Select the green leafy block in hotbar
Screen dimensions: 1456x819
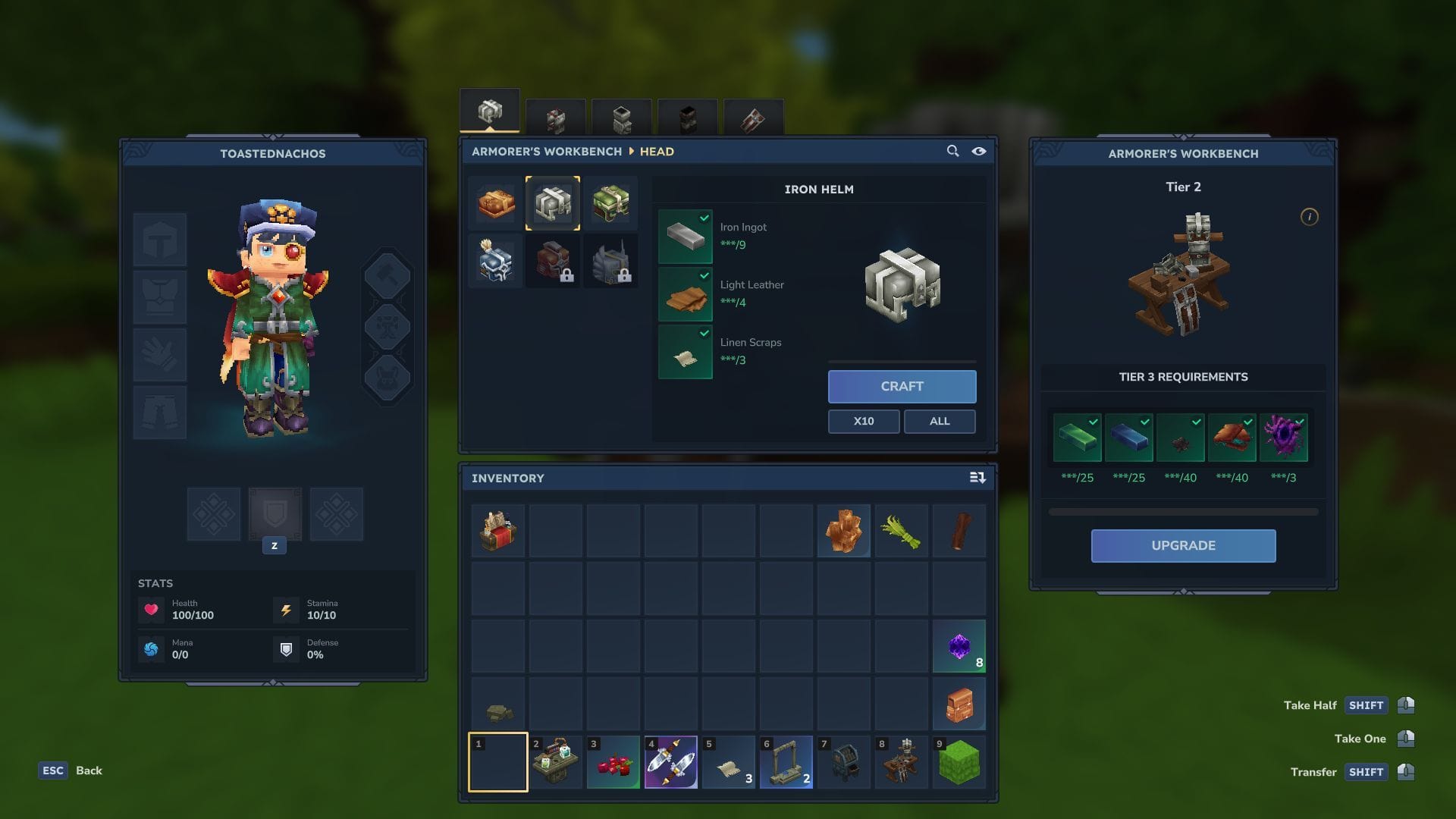959,762
